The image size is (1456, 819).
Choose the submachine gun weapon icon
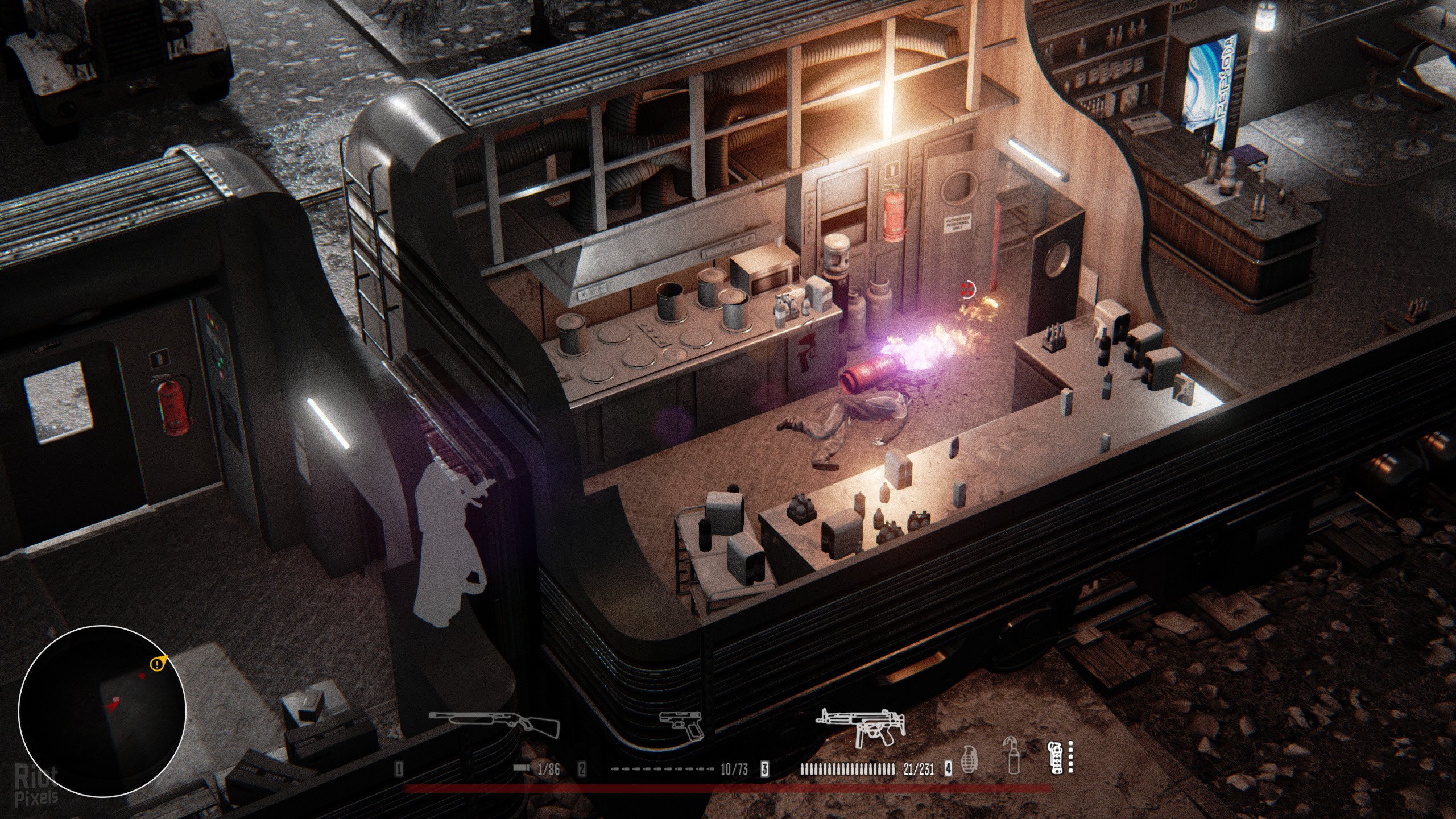860,727
